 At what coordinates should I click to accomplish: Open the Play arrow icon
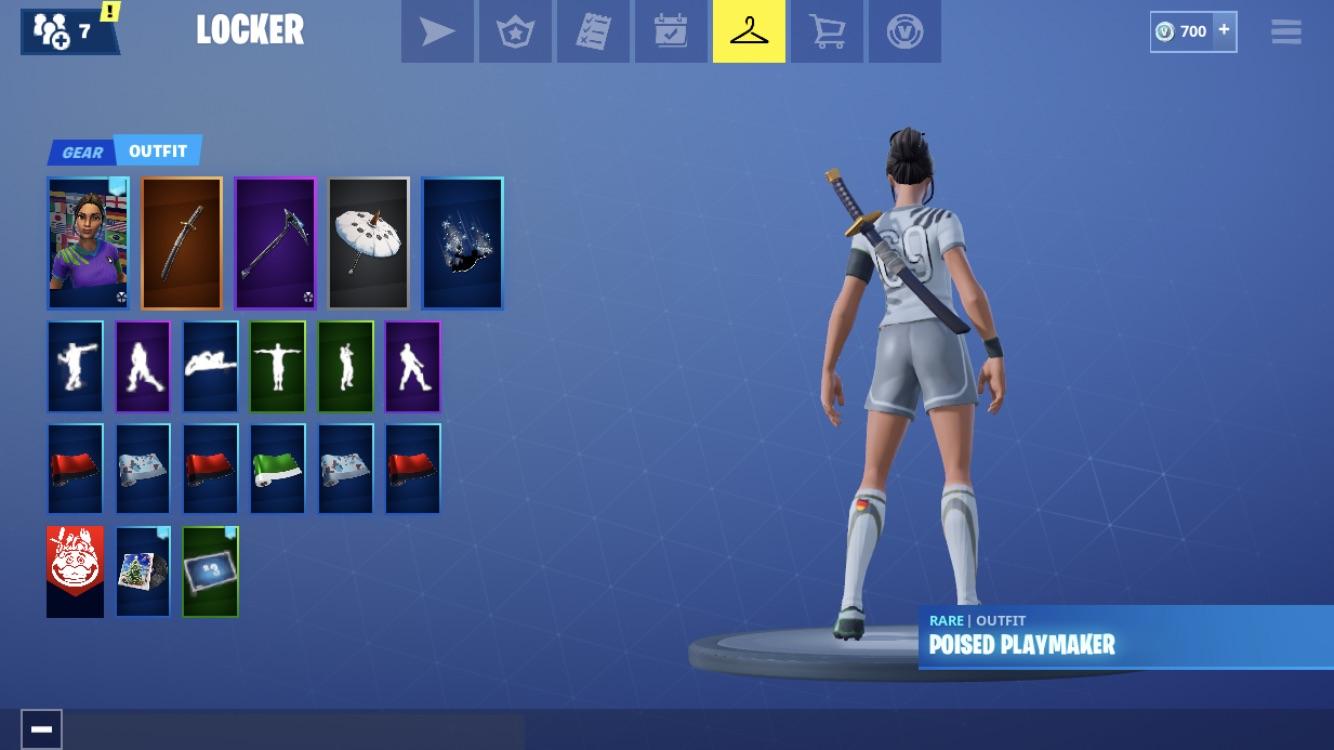coord(437,30)
